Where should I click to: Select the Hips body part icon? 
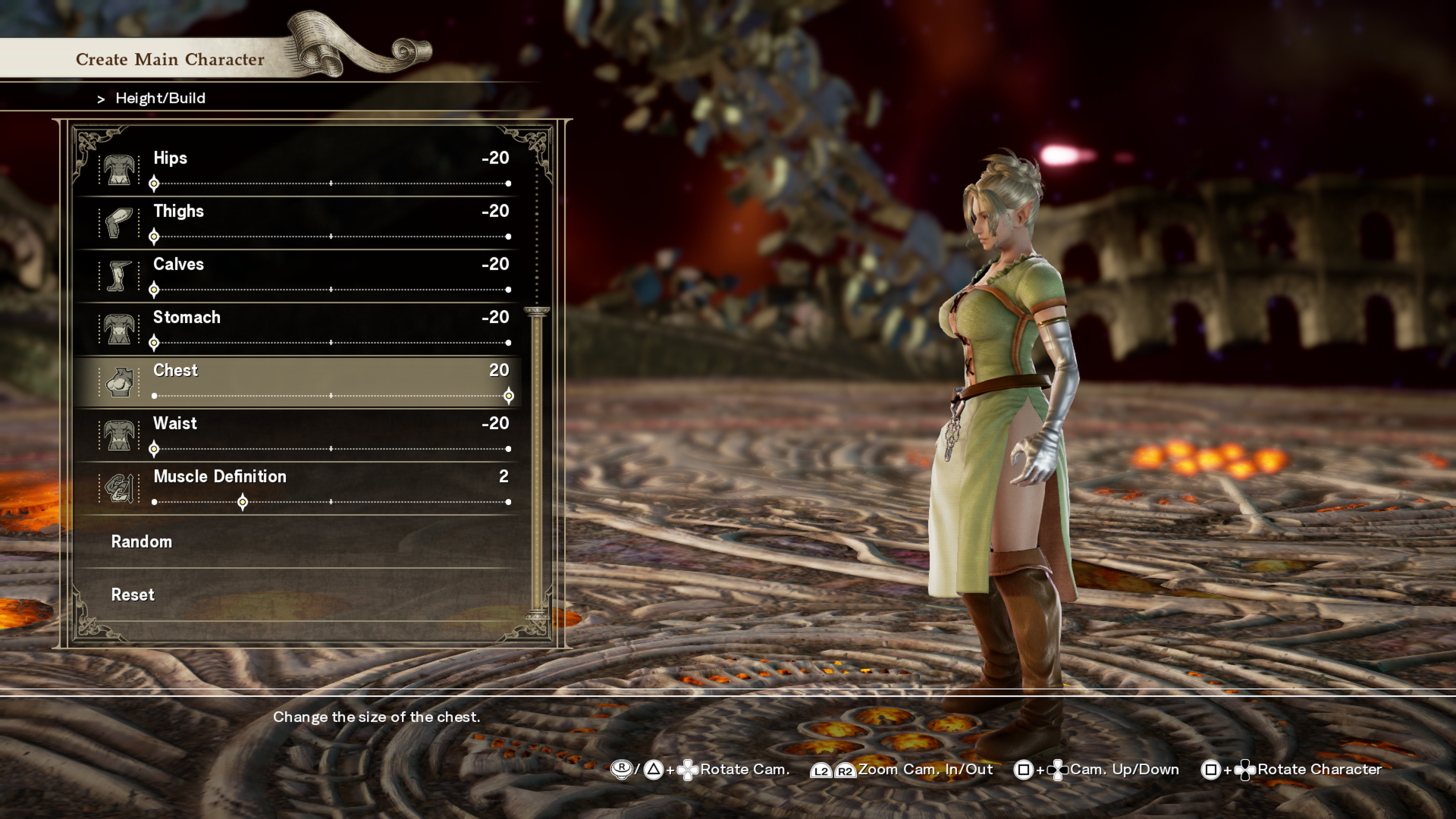click(x=119, y=170)
